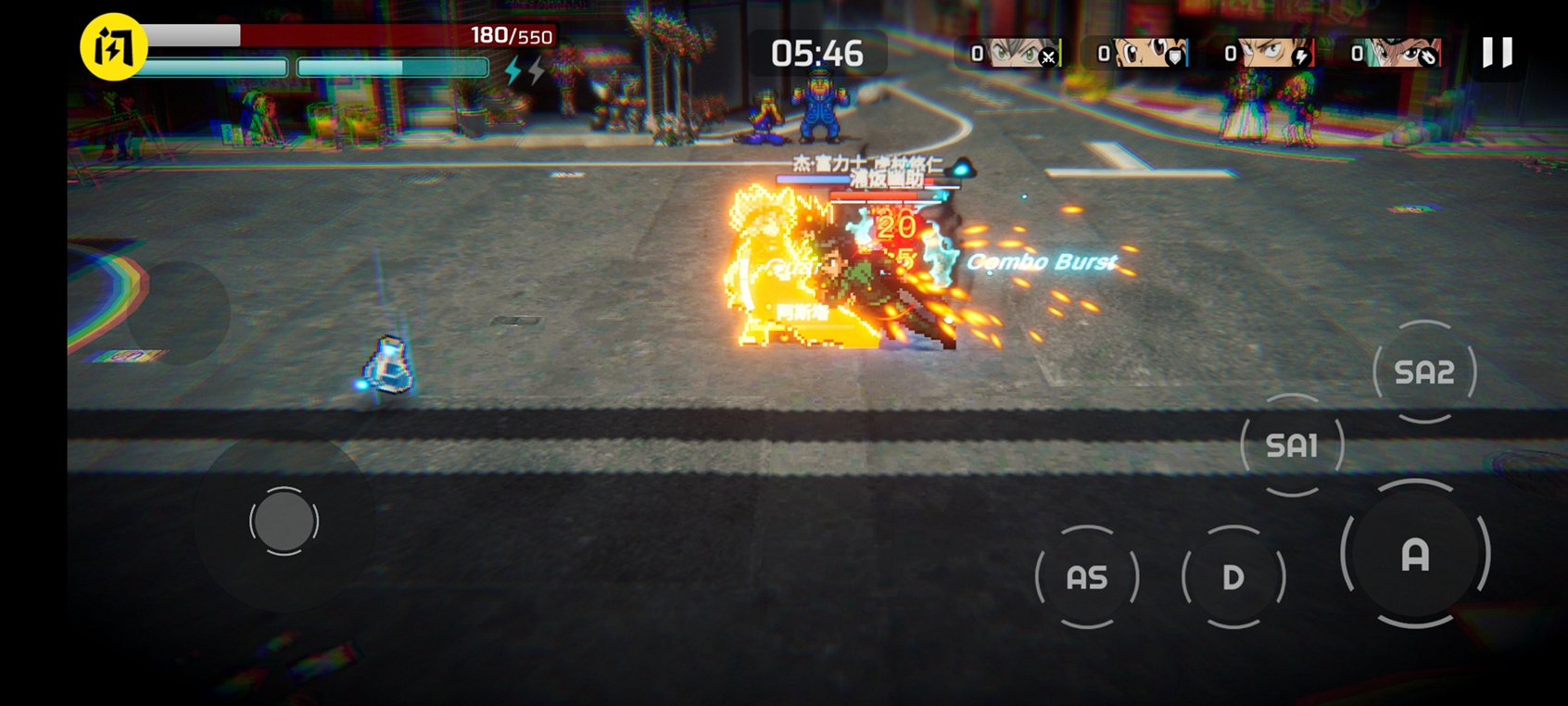Tap the right cyan energy gauge bar
This screenshot has height=706, width=1568.
coord(393,66)
